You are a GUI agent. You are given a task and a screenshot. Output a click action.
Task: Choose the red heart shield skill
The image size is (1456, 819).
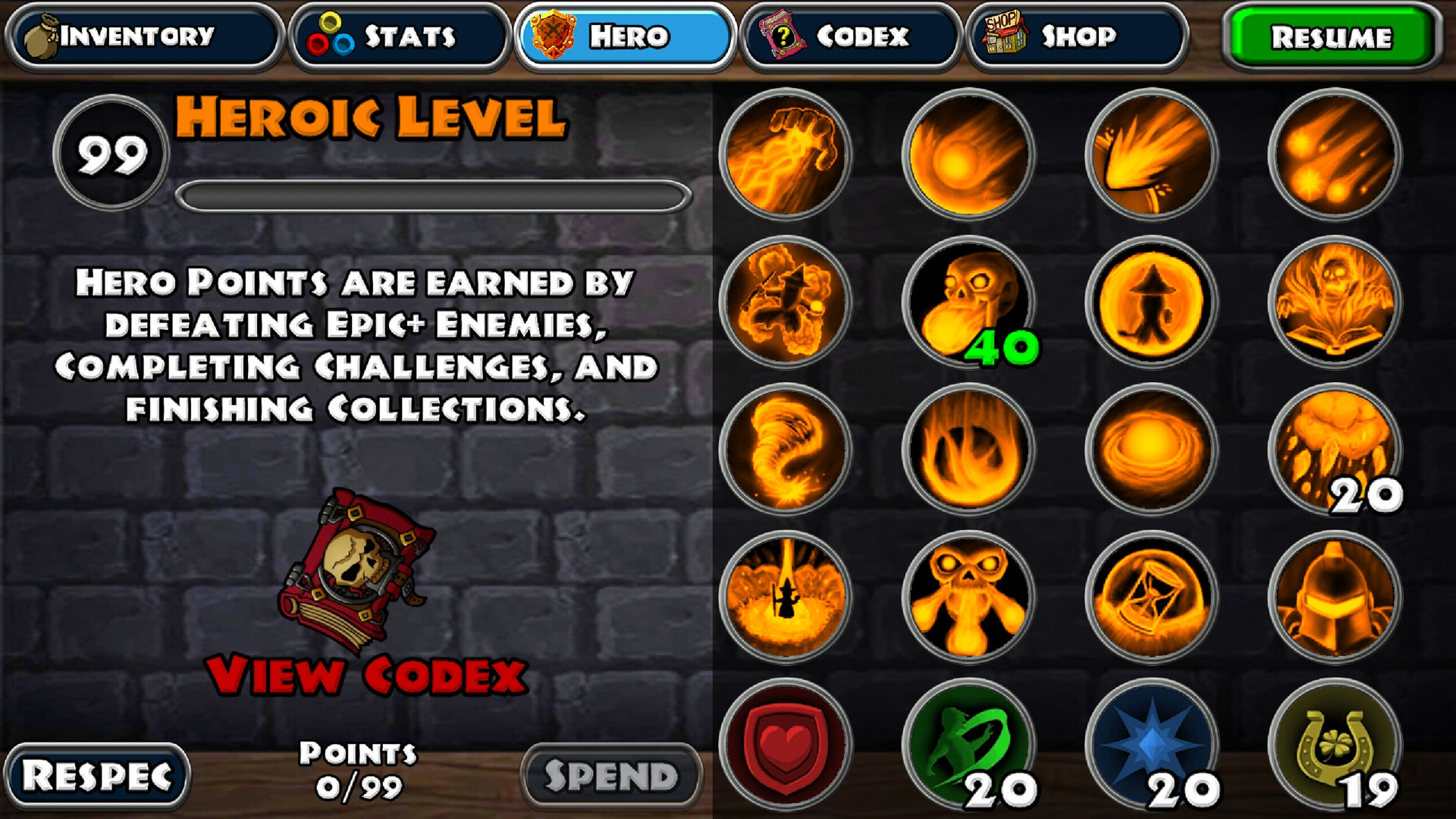click(786, 744)
